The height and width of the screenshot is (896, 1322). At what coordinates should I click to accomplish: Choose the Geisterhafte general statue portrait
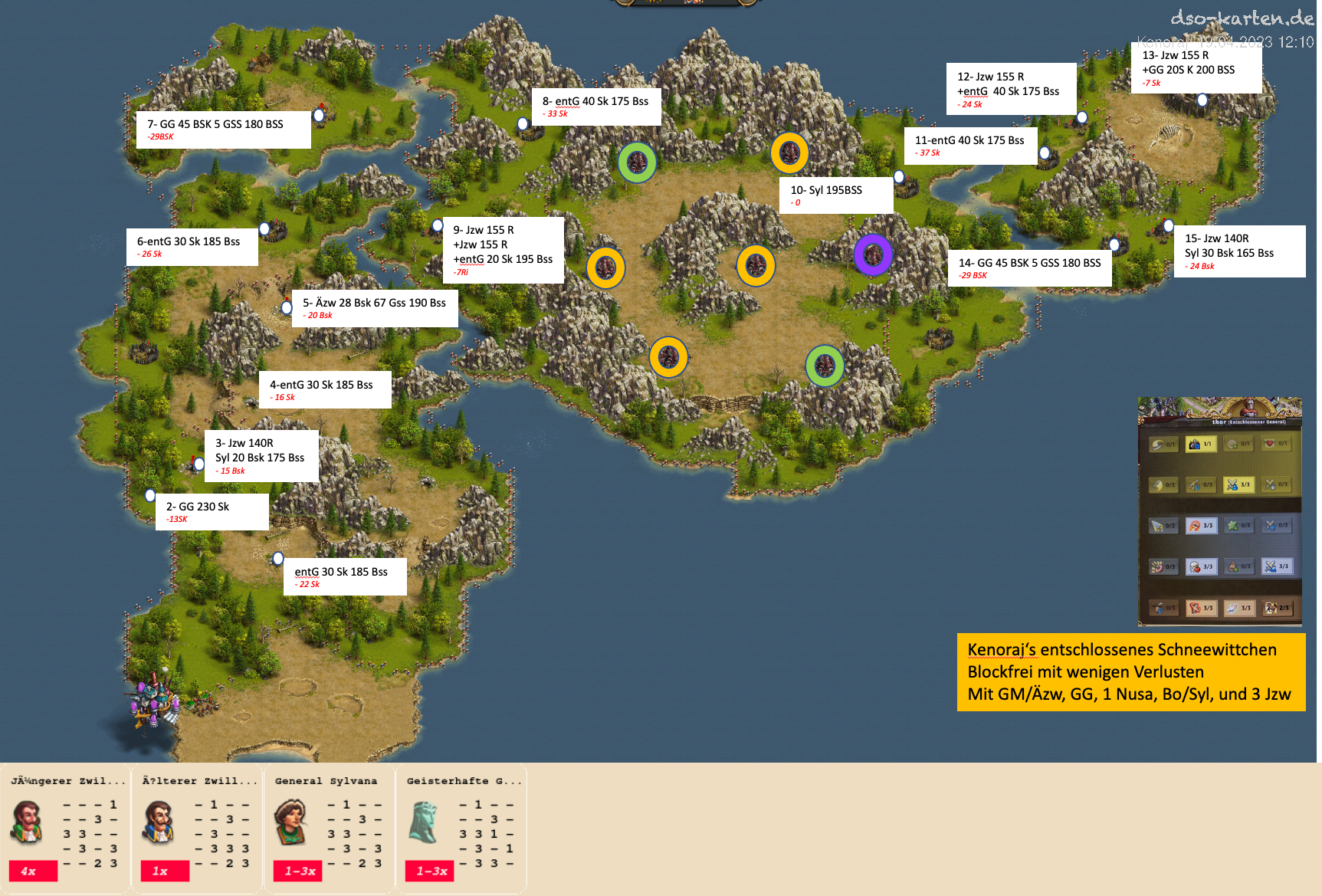(424, 822)
